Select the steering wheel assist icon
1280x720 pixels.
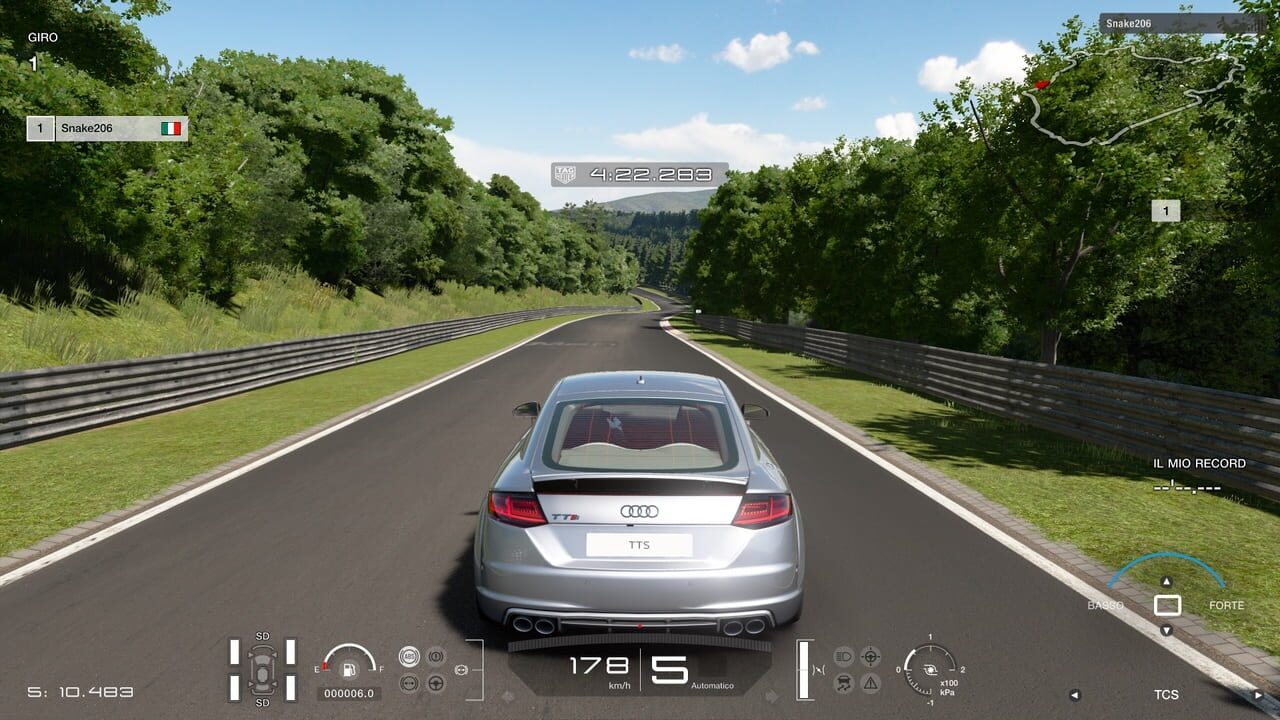(x=436, y=684)
